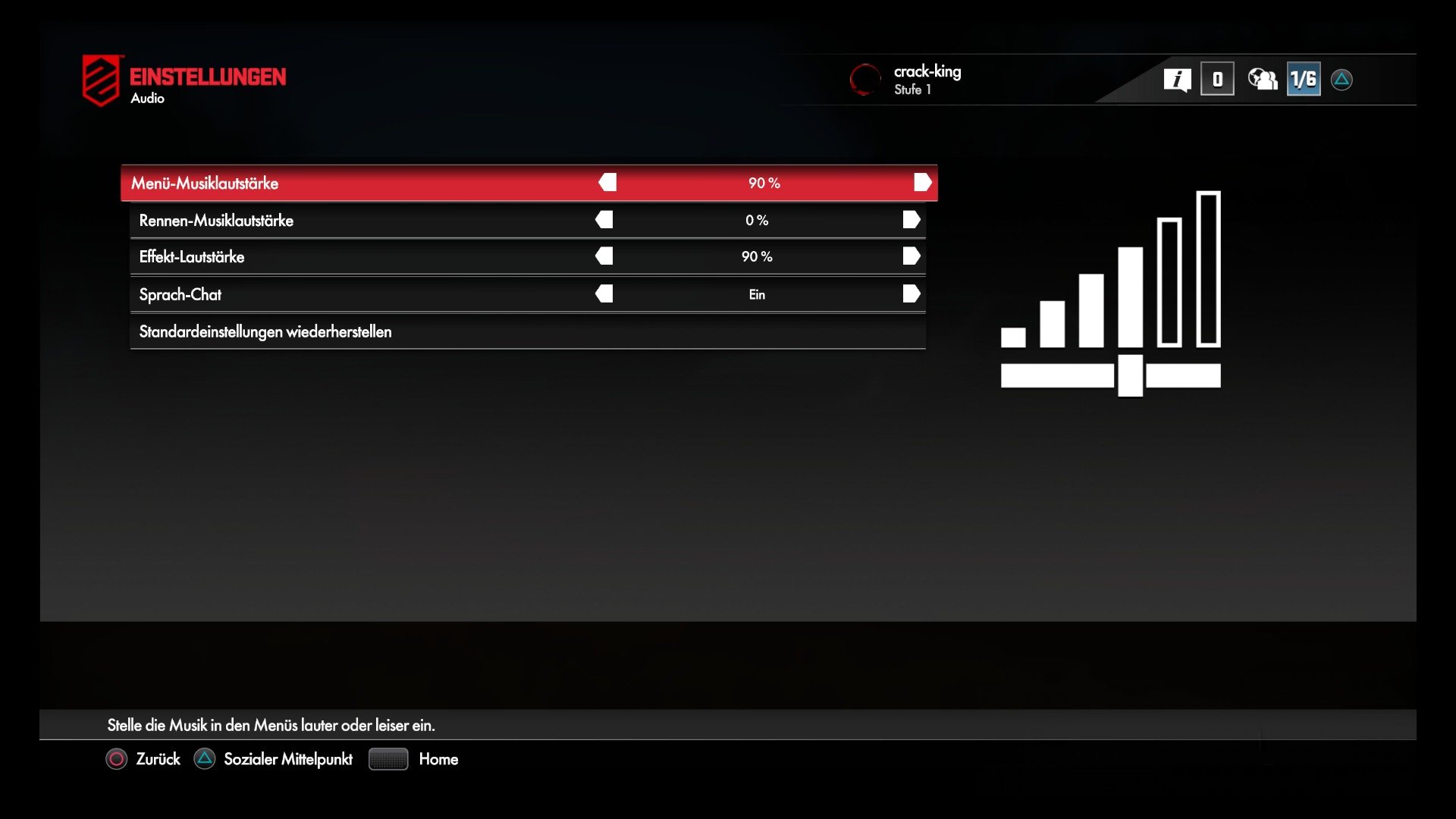This screenshot has height=819, width=1456.
Task: Click the left arrow on Sprach-Chat setting
Action: 606,294
